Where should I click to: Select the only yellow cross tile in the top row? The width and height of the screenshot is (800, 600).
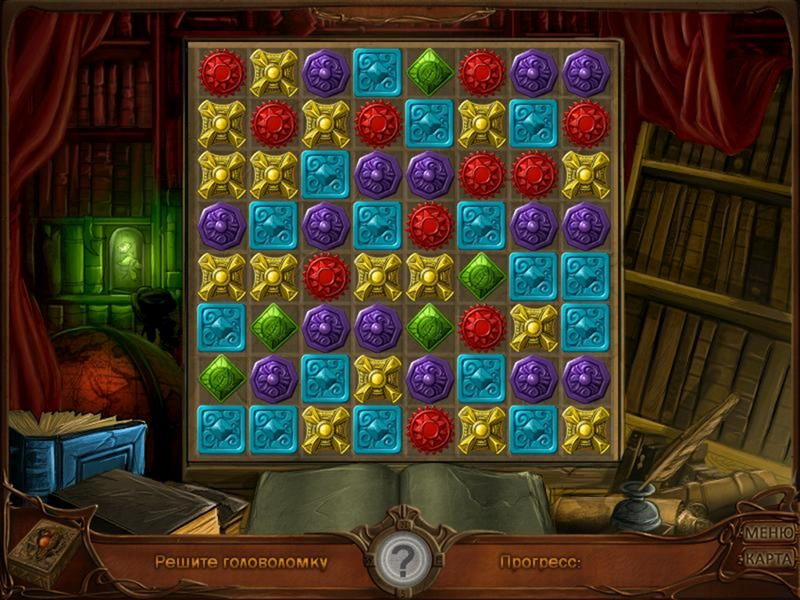point(273,72)
